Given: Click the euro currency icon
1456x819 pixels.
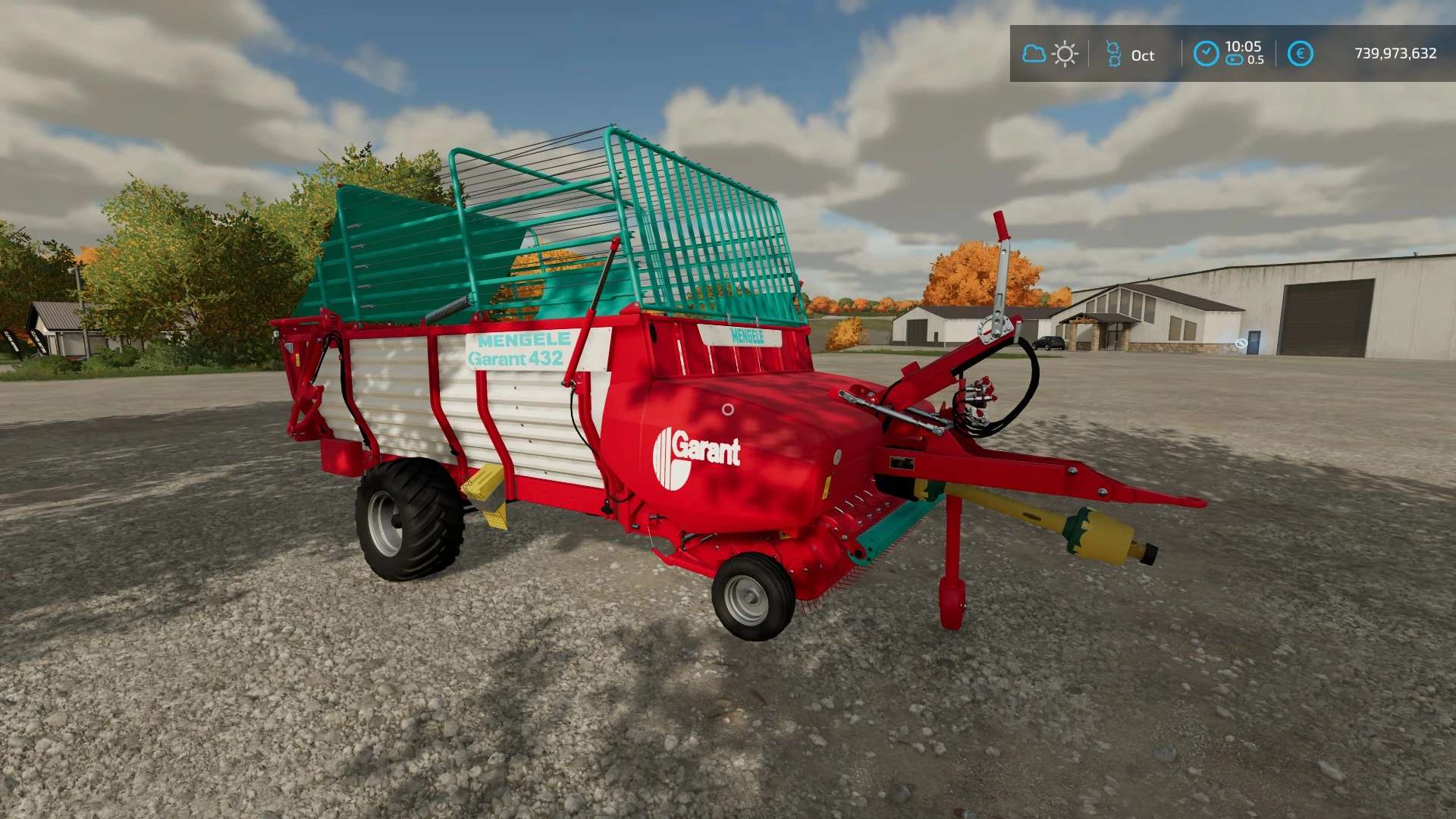Looking at the screenshot, I should click(x=1300, y=53).
